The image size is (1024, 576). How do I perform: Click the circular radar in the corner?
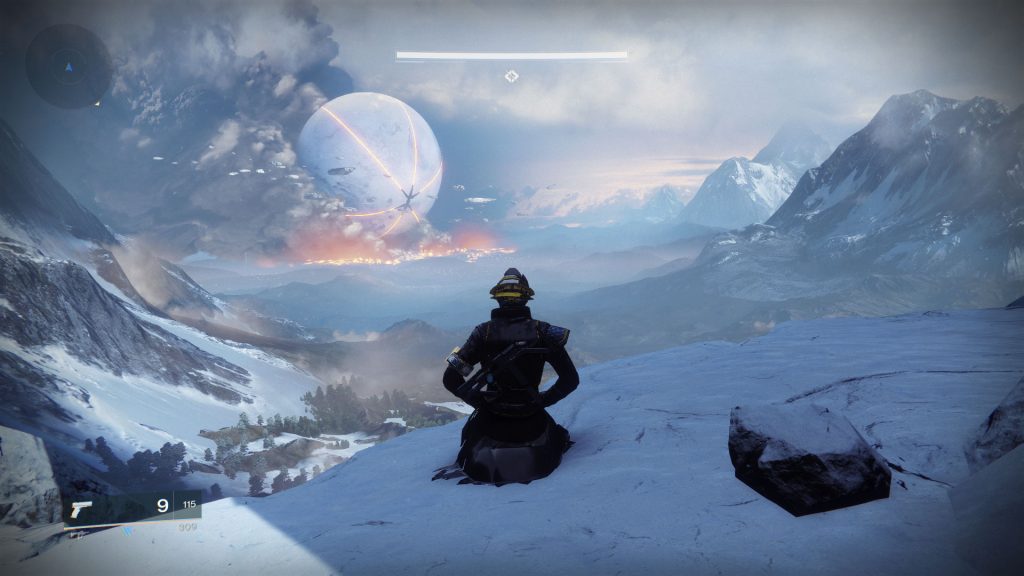[x=68, y=66]
